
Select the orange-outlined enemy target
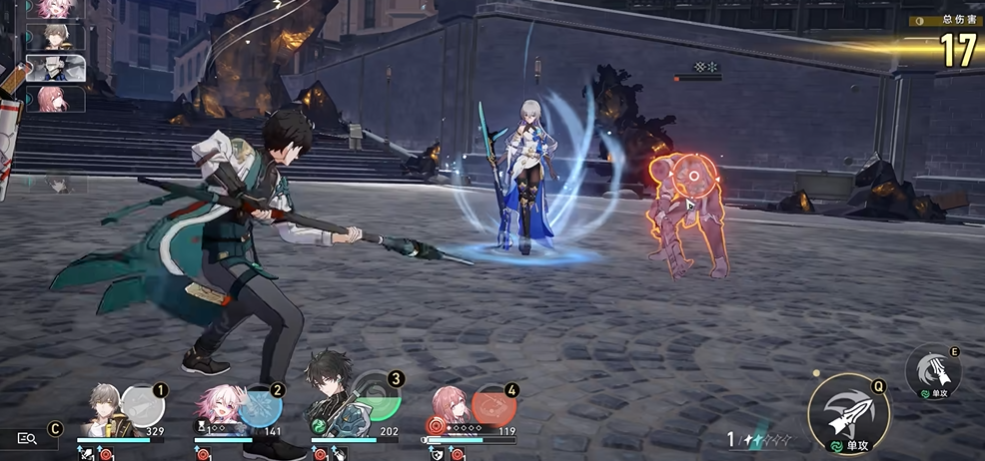(x=686, y=212)
